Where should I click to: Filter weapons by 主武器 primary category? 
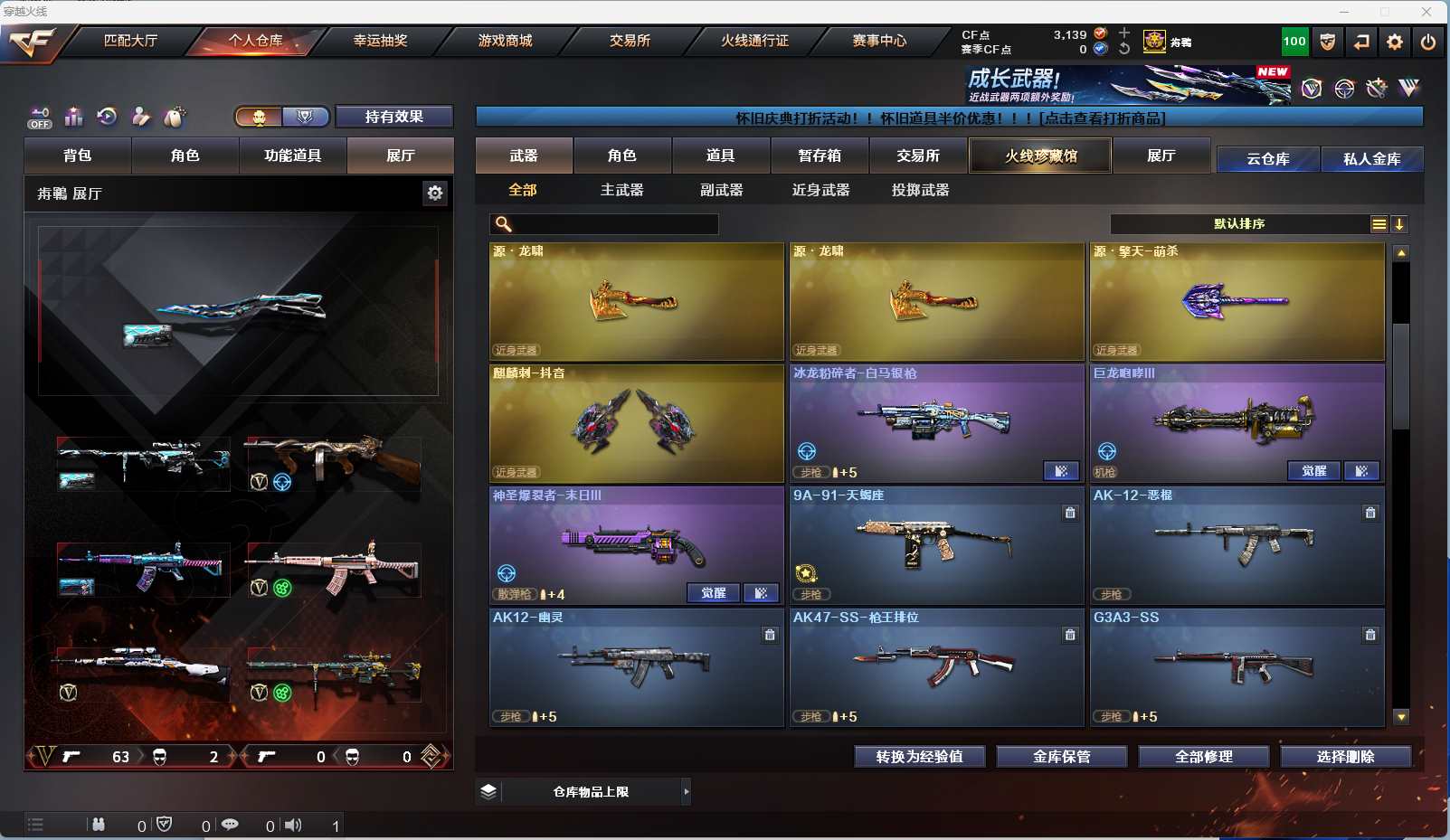(x=621, y=190)
